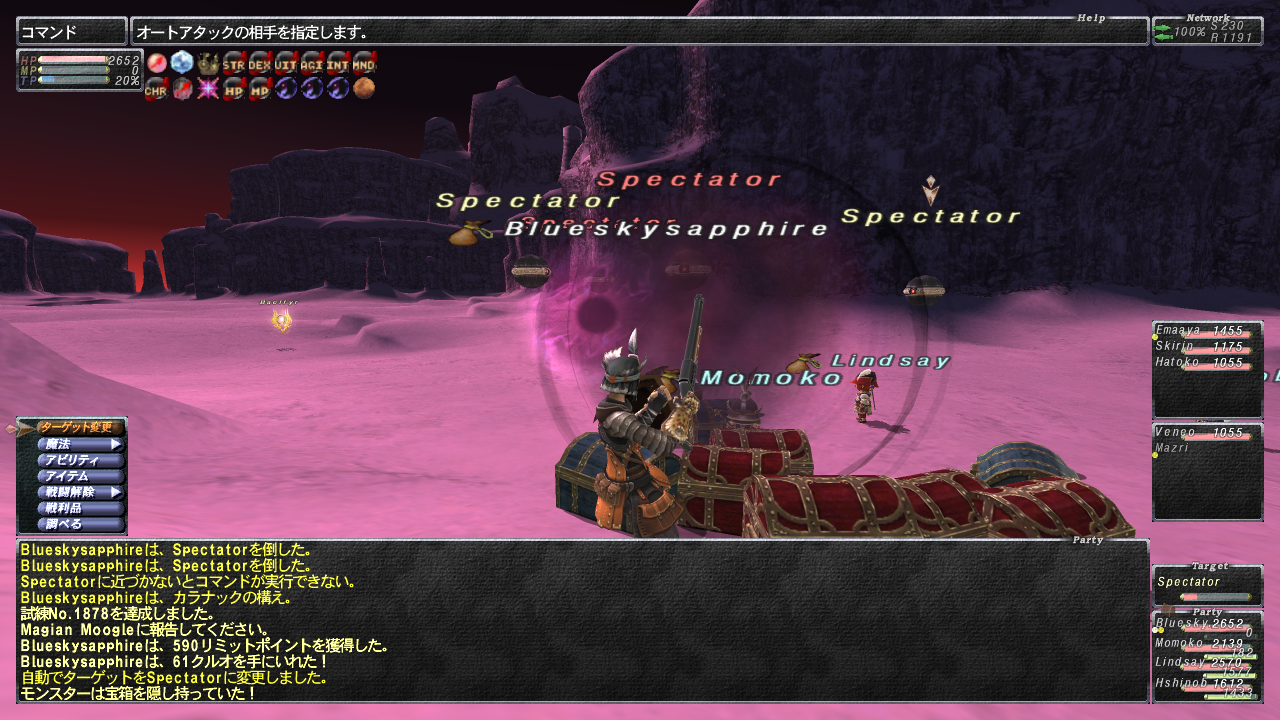
Task: Open the 魔法 magic submenu
Action: (x=79, y=444)
